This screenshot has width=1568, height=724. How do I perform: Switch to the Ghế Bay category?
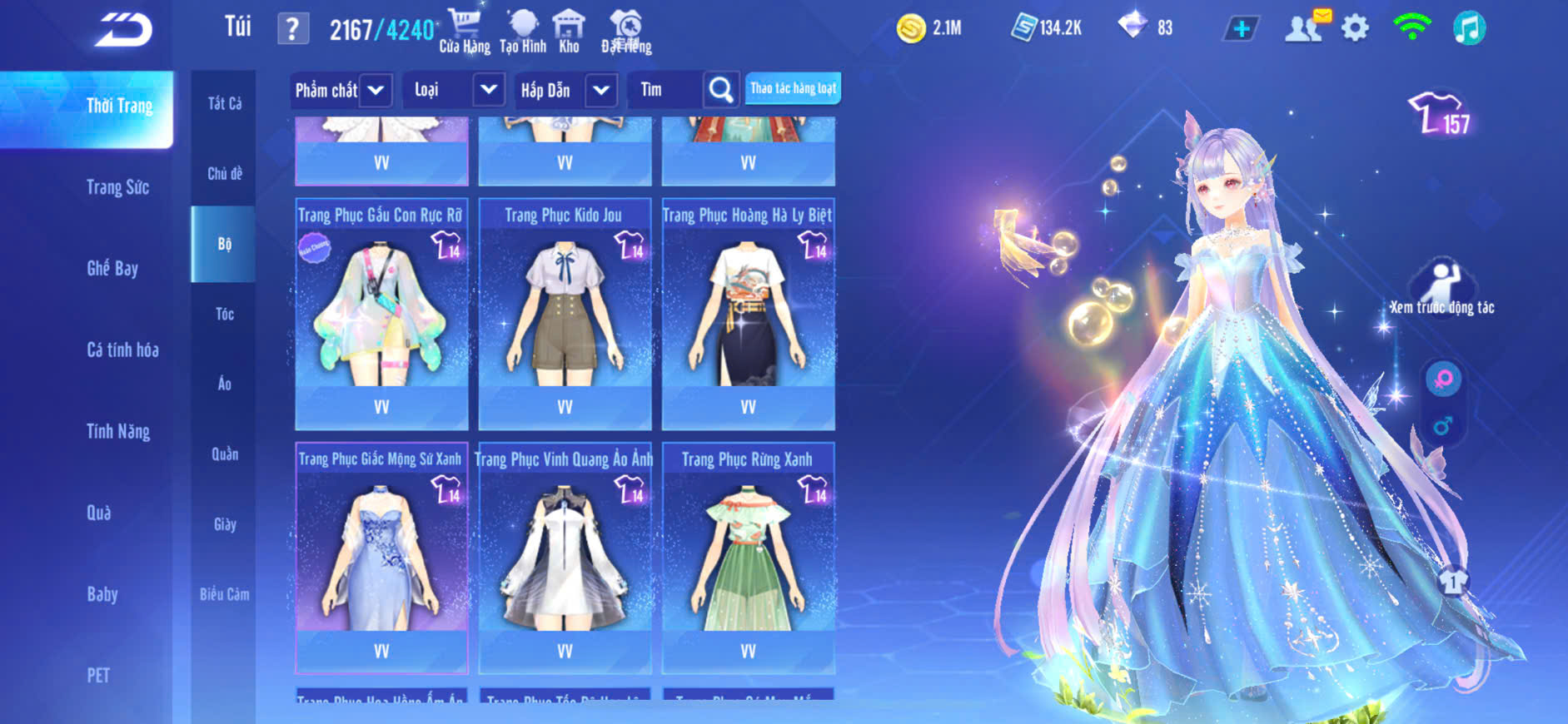pyautogui.click(x=112, y=268)
